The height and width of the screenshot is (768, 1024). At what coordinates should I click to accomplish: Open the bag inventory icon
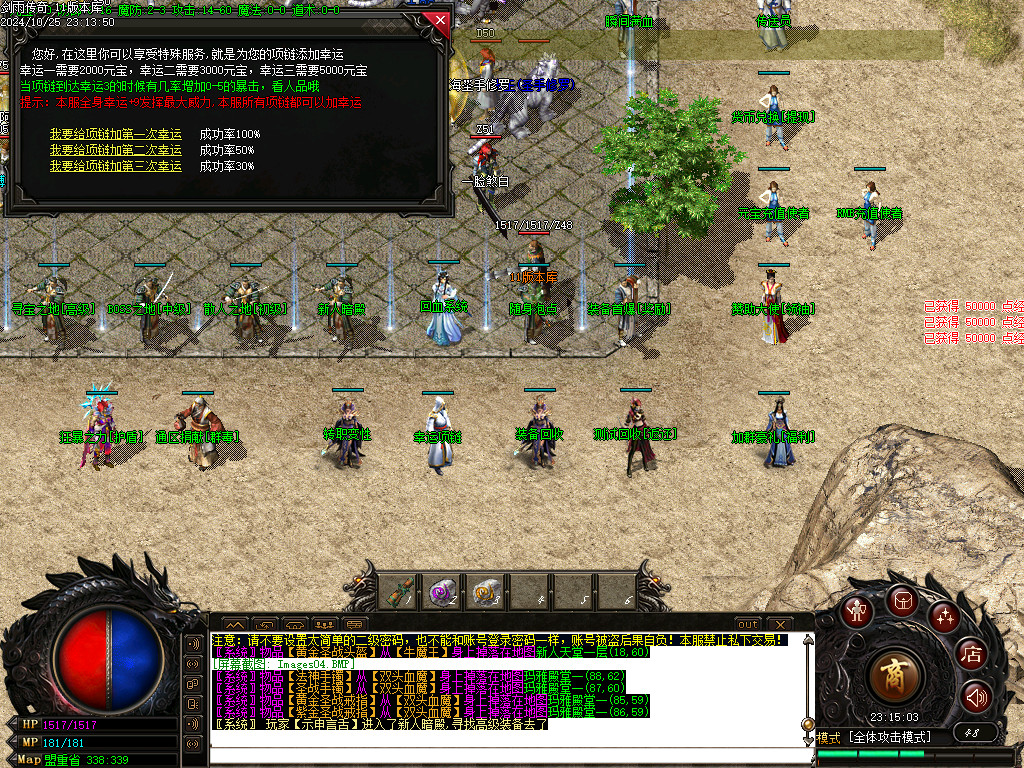[x=902, y=600]
